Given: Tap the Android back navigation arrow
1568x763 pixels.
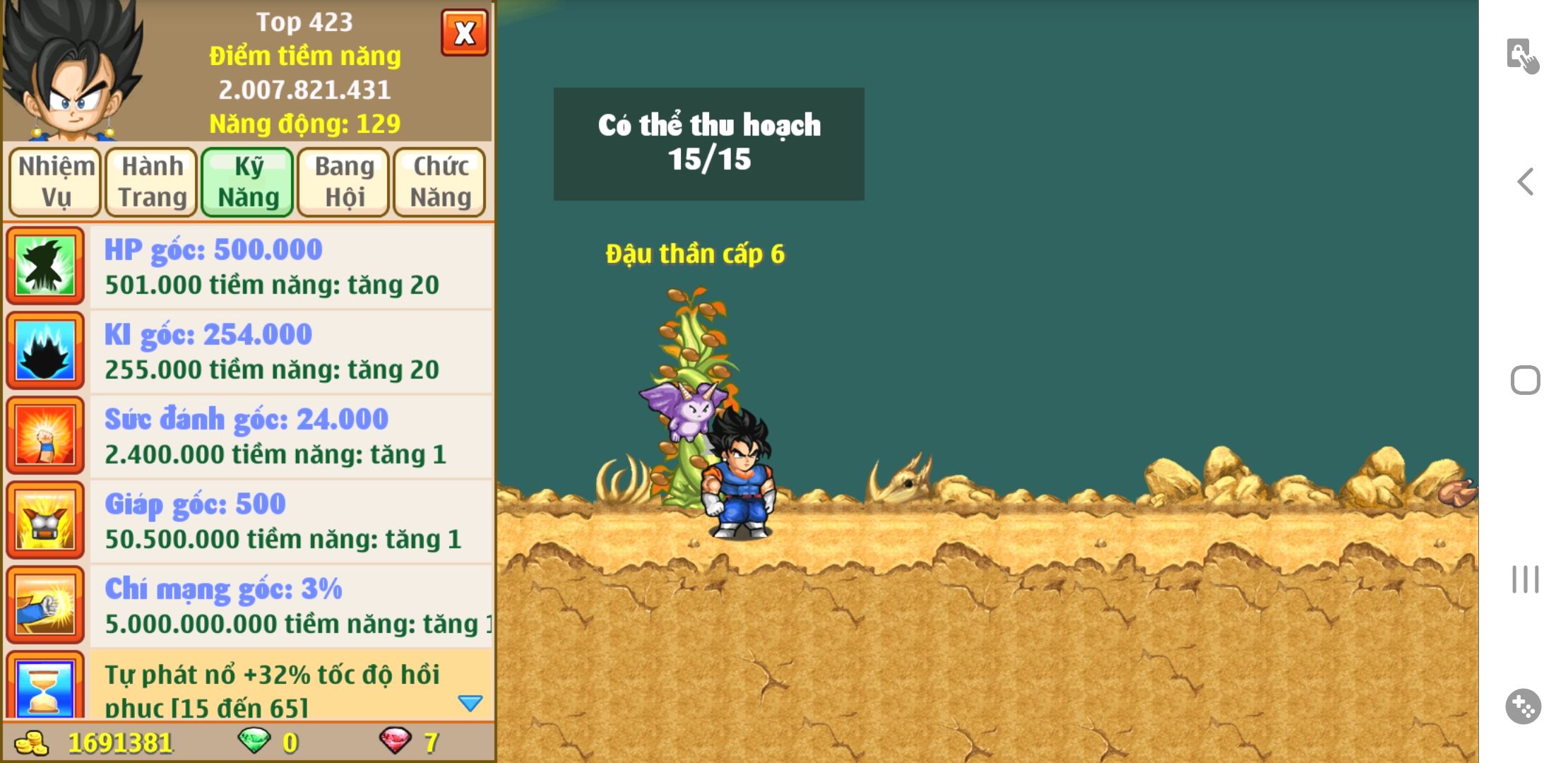Looking at the screenshot, I should coord(1526,182).
